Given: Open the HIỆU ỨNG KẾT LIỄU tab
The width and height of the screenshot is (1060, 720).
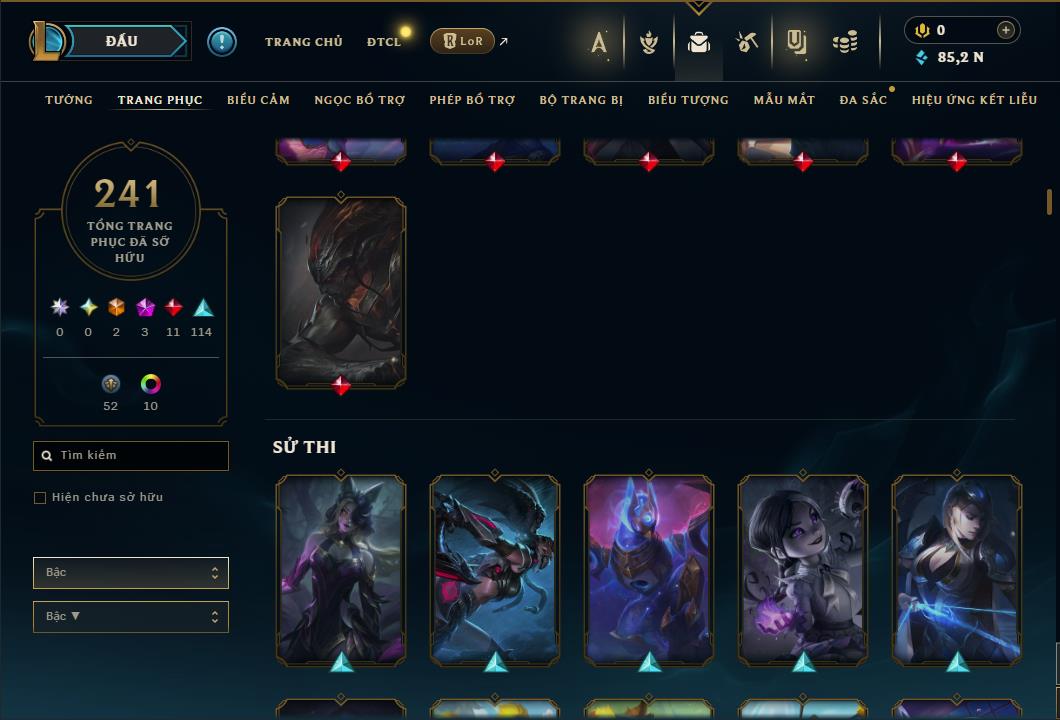Looking at the screenshot, I should [974, 100].
